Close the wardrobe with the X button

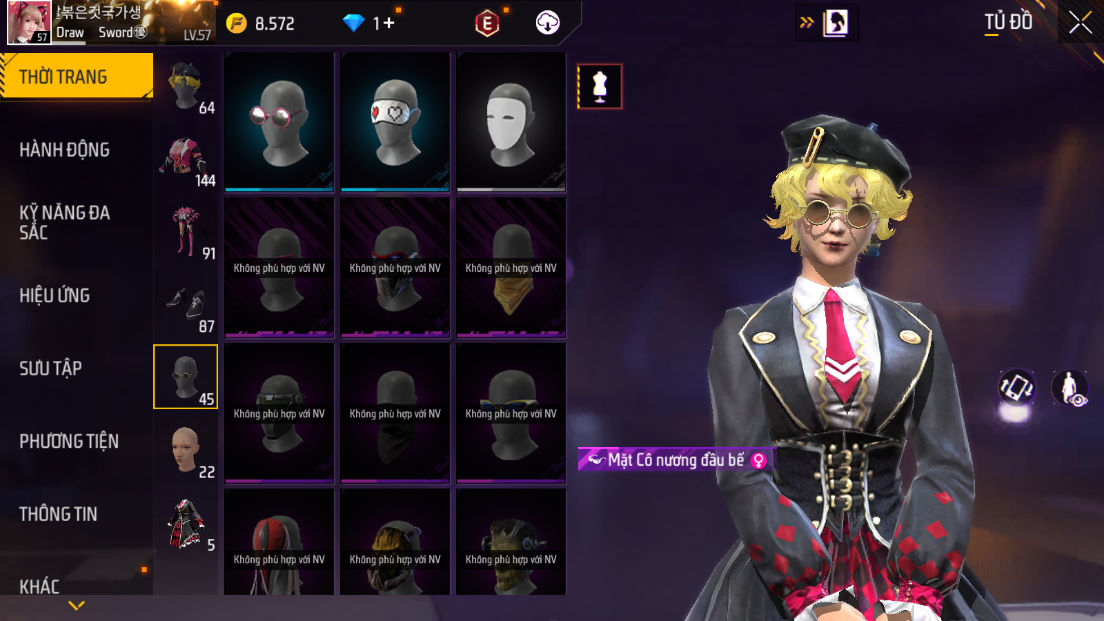coord(1080,22)
